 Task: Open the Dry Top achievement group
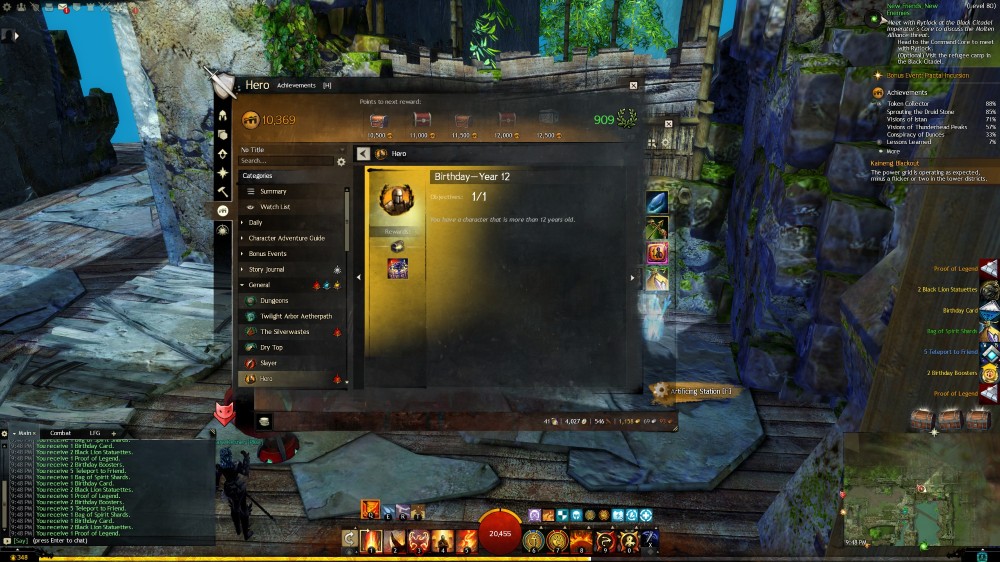pos(271,347)
